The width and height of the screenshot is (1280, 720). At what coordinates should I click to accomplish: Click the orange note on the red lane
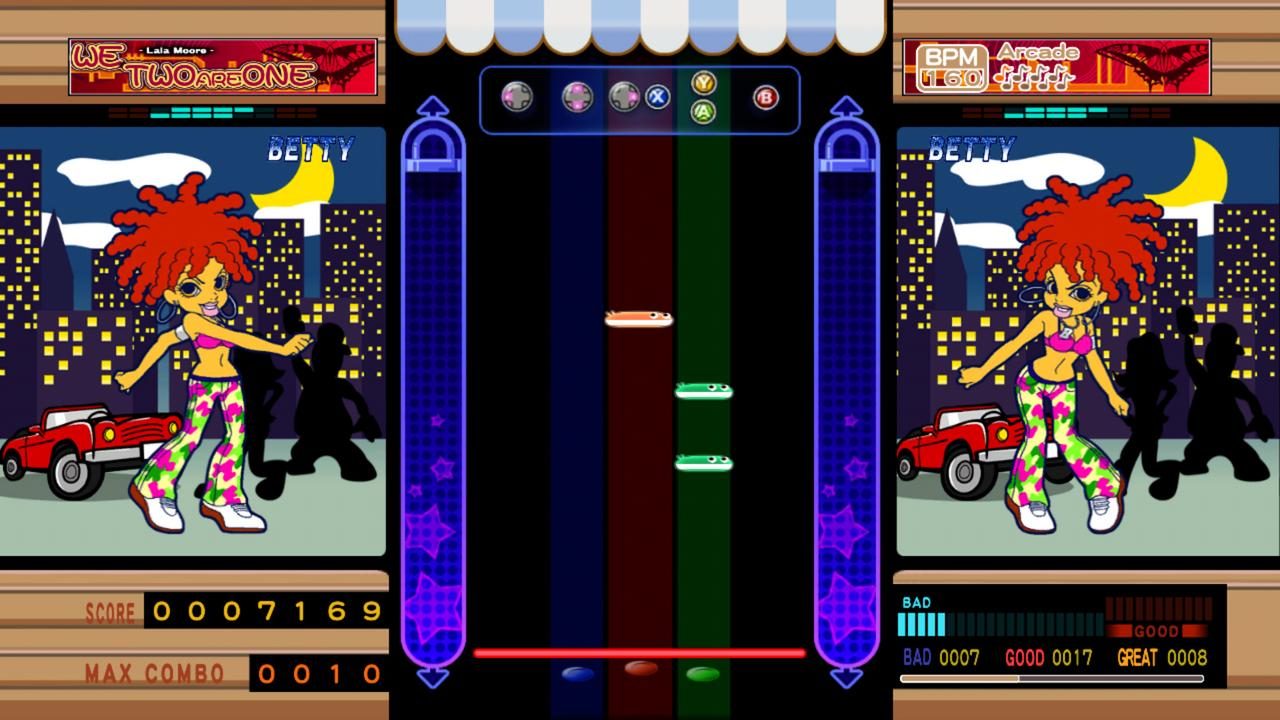click(638, 317)
